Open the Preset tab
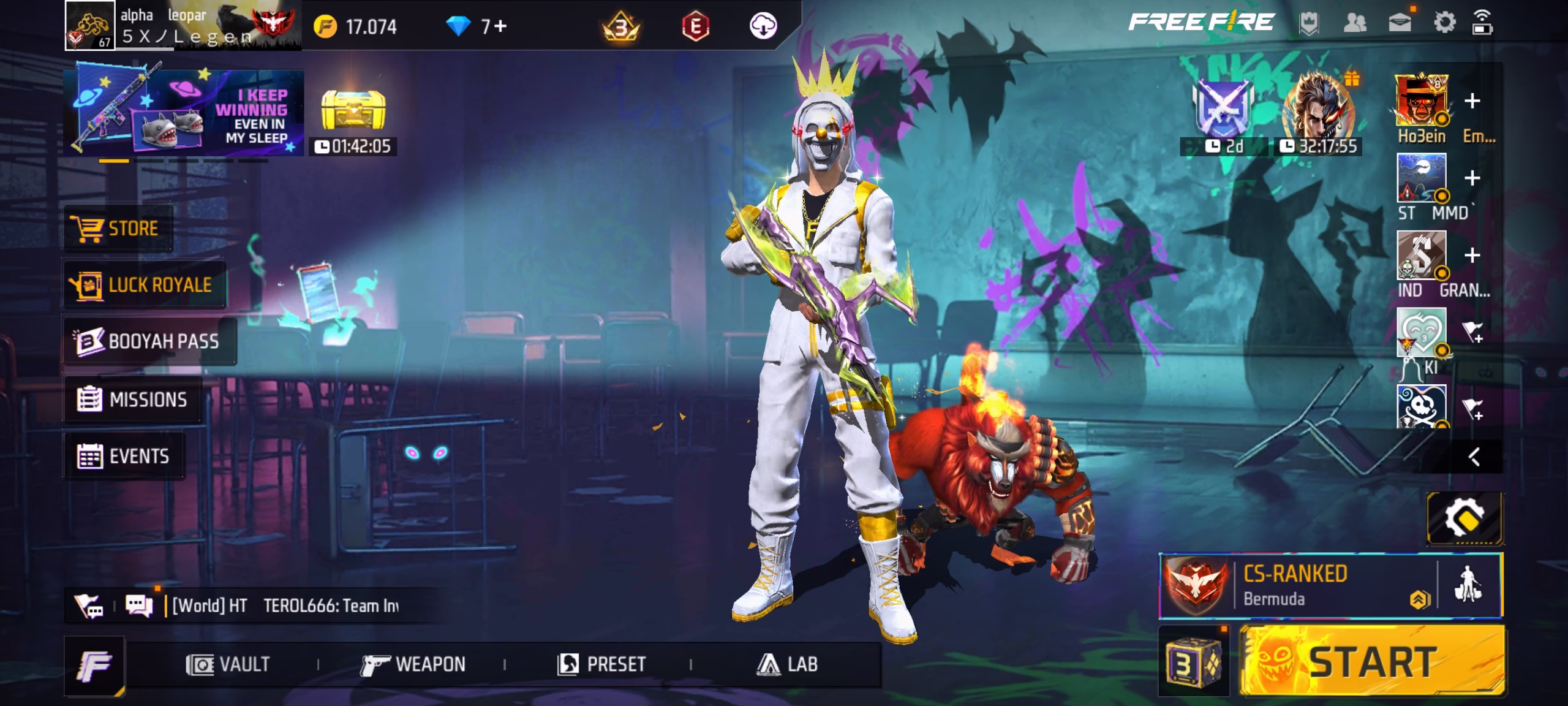Viewport: 1568px width, 706px height. (x=601, y=664)
